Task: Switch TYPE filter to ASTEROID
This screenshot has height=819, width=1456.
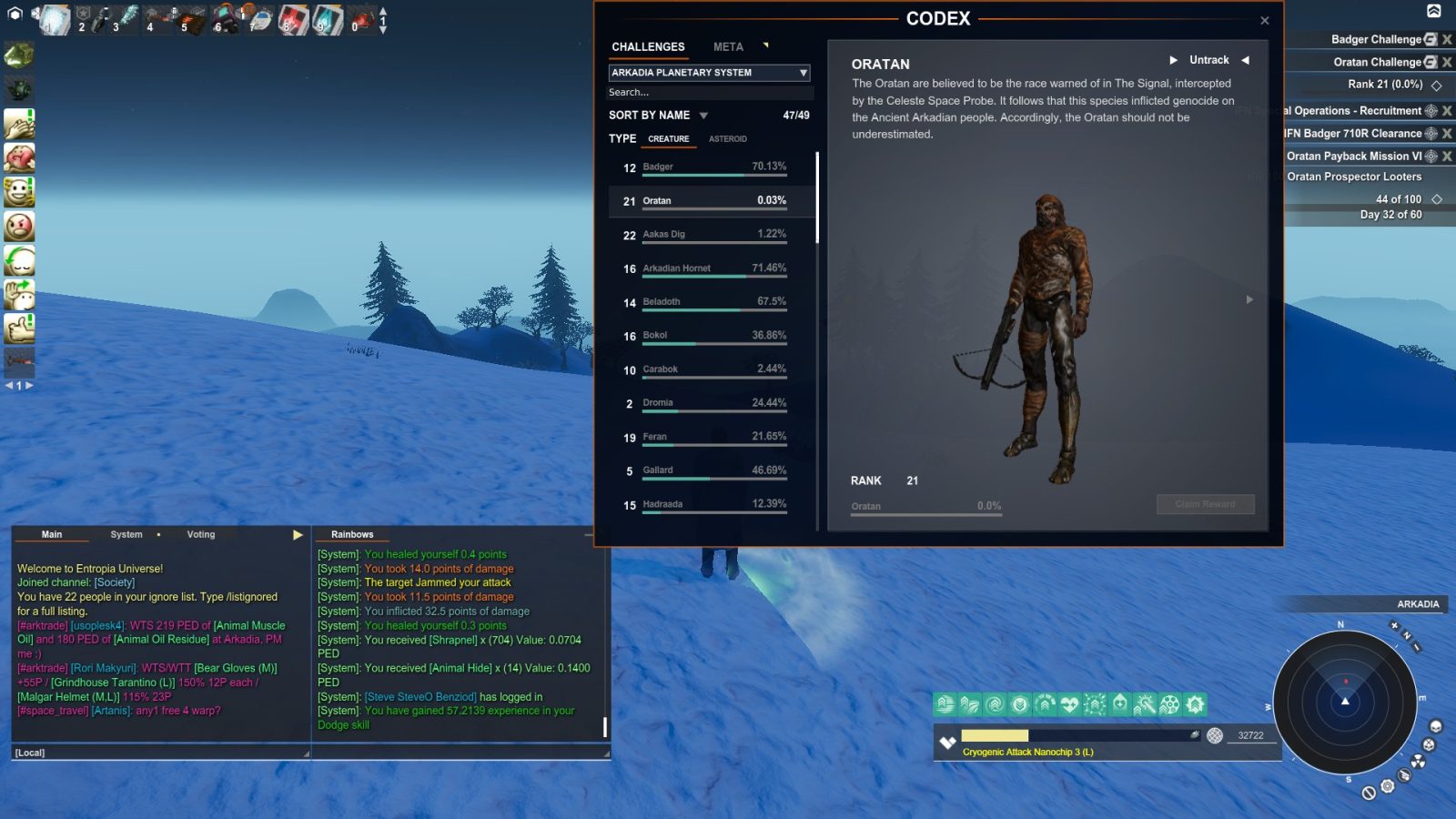Action: coord(728,138)
